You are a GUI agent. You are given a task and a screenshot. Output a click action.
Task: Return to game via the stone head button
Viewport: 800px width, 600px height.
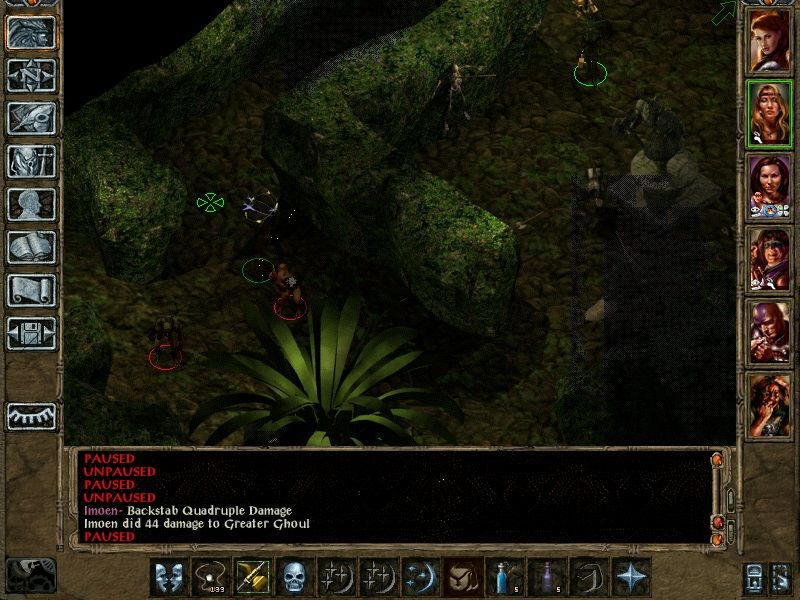31,33
